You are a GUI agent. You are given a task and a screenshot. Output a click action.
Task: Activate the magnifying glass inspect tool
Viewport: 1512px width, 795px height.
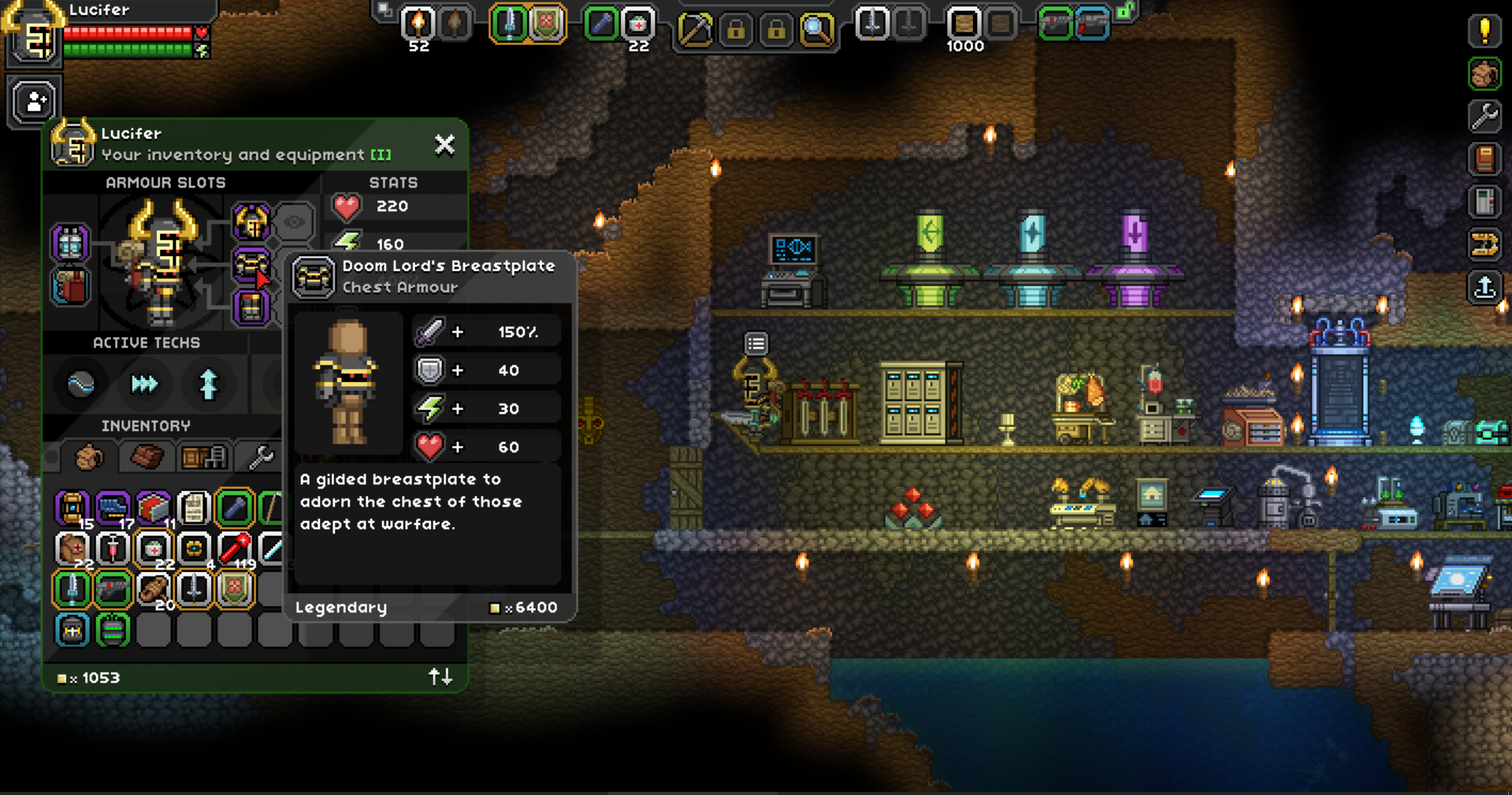tap(816, 30)
